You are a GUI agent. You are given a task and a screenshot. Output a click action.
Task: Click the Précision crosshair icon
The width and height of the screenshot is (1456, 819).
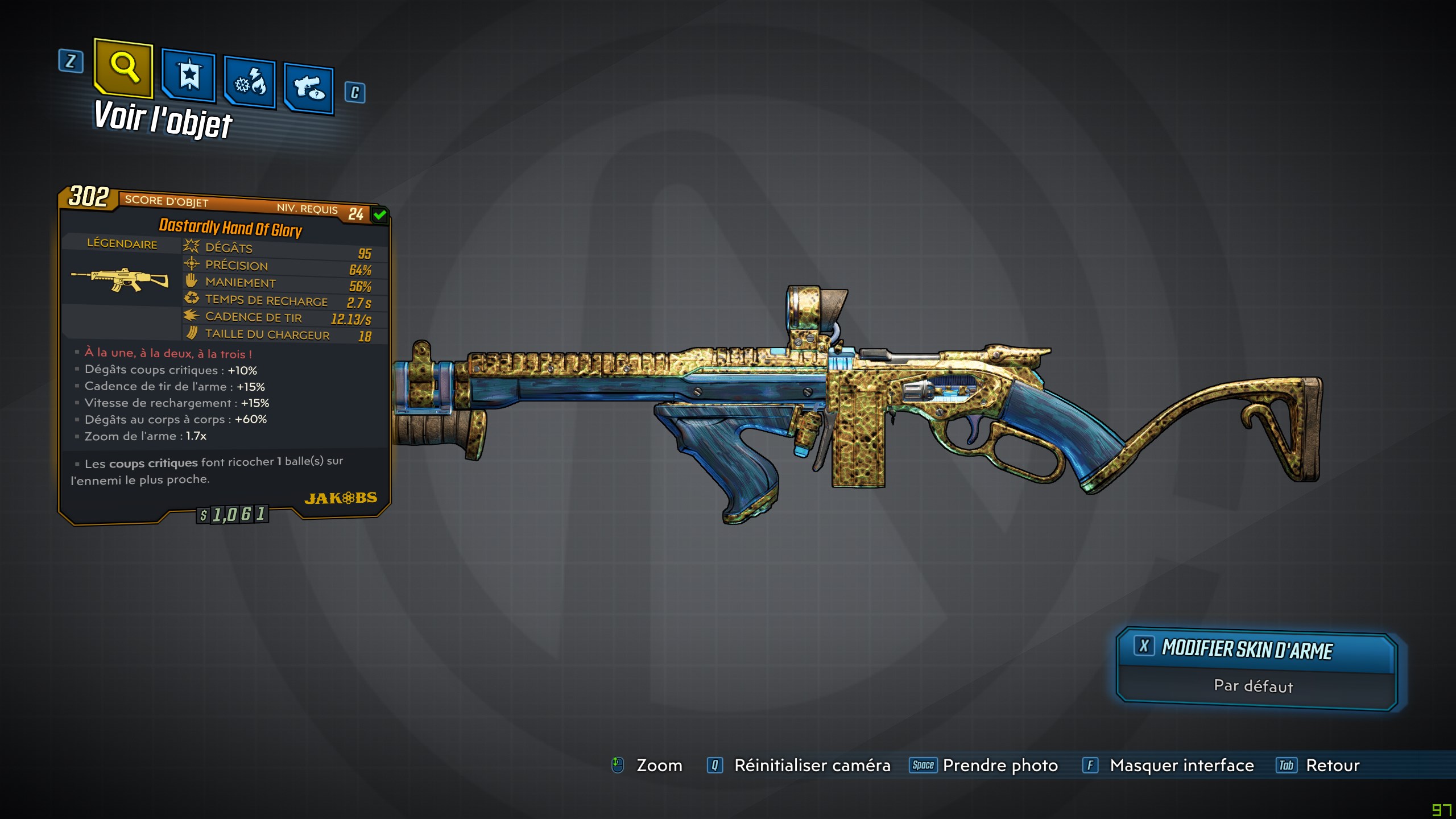click(191, 263)
